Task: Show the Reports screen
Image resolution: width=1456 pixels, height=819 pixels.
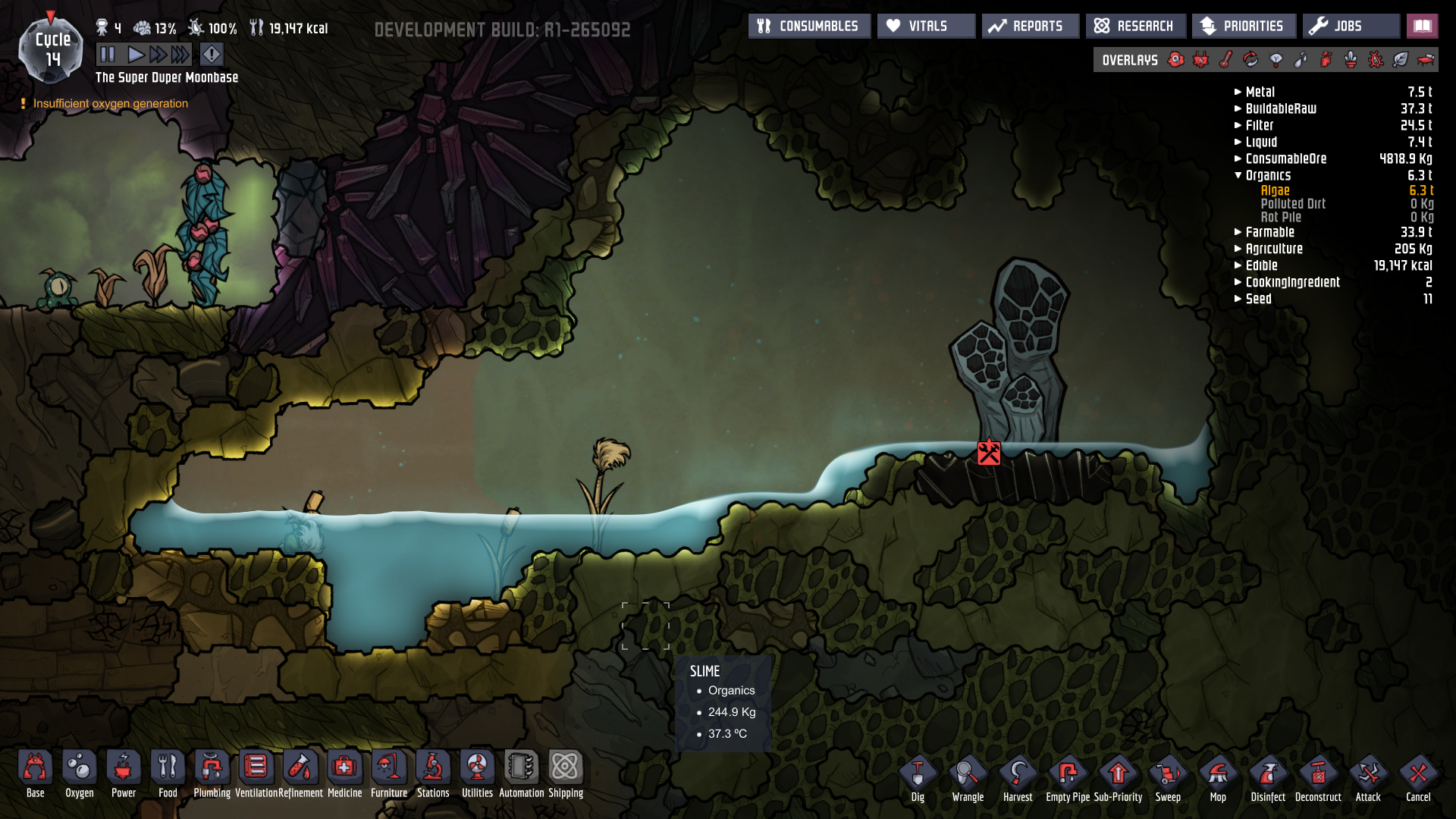Action: coord(1029,26)
